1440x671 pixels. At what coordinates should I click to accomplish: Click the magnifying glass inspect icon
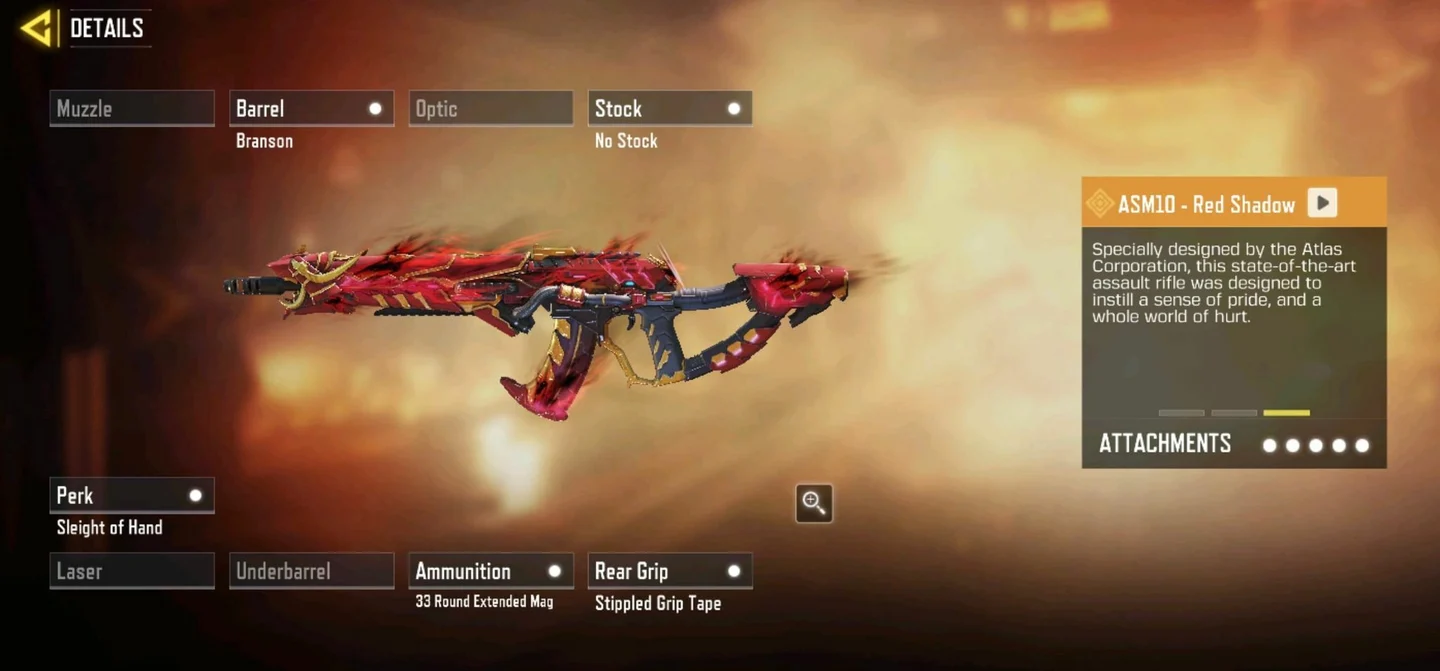point(814,503)
